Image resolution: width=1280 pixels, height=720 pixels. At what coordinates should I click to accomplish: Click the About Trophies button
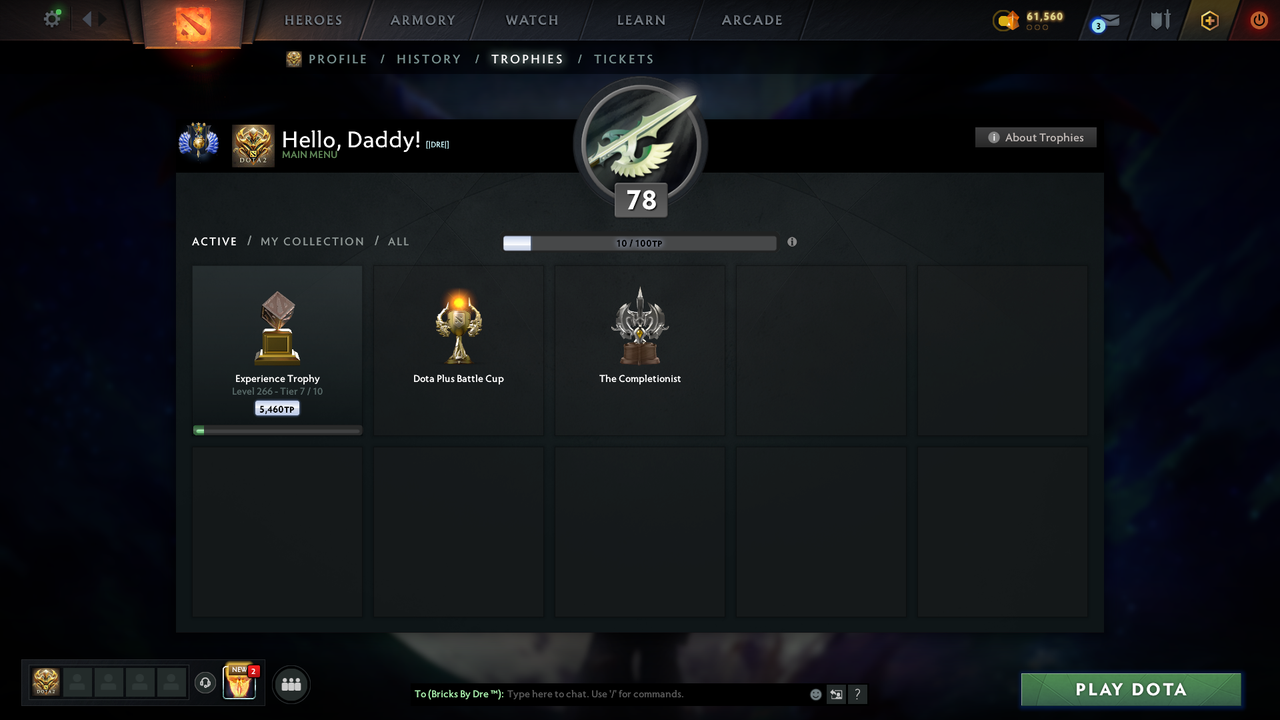(x=1036, y=137)
